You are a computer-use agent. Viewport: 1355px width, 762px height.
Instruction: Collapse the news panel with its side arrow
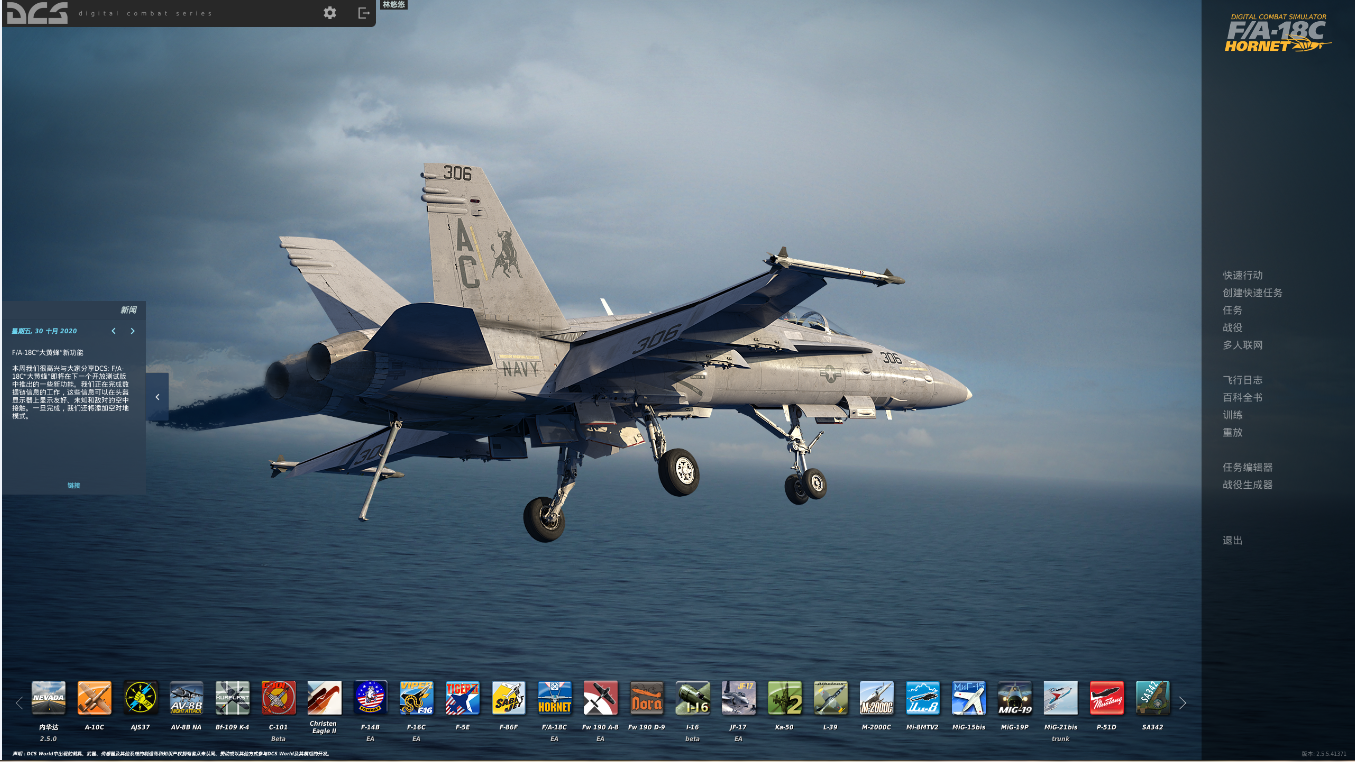click(156, 396)
